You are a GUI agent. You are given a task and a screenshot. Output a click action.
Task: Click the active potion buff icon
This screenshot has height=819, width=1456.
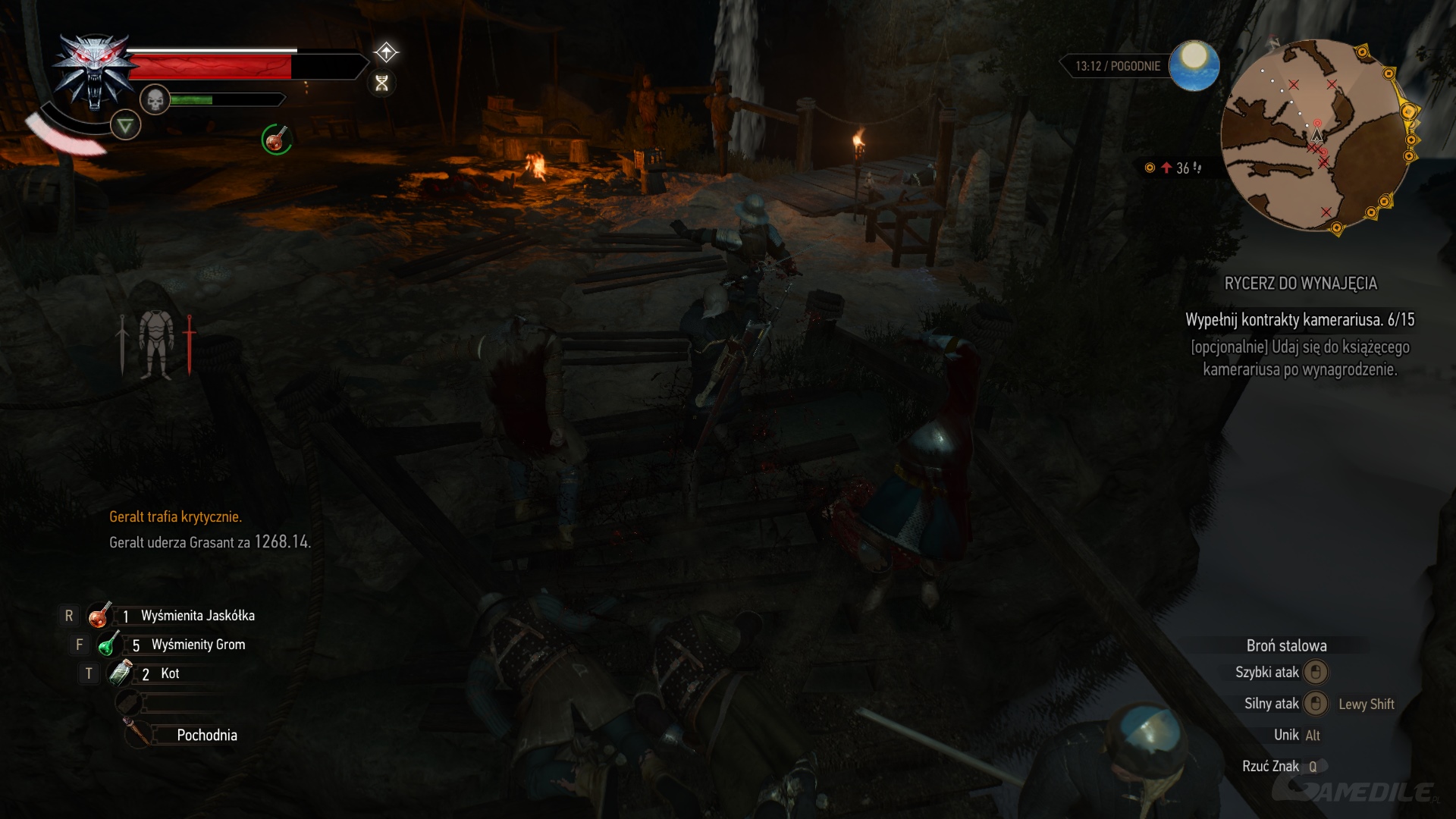(x=276, y=140)
